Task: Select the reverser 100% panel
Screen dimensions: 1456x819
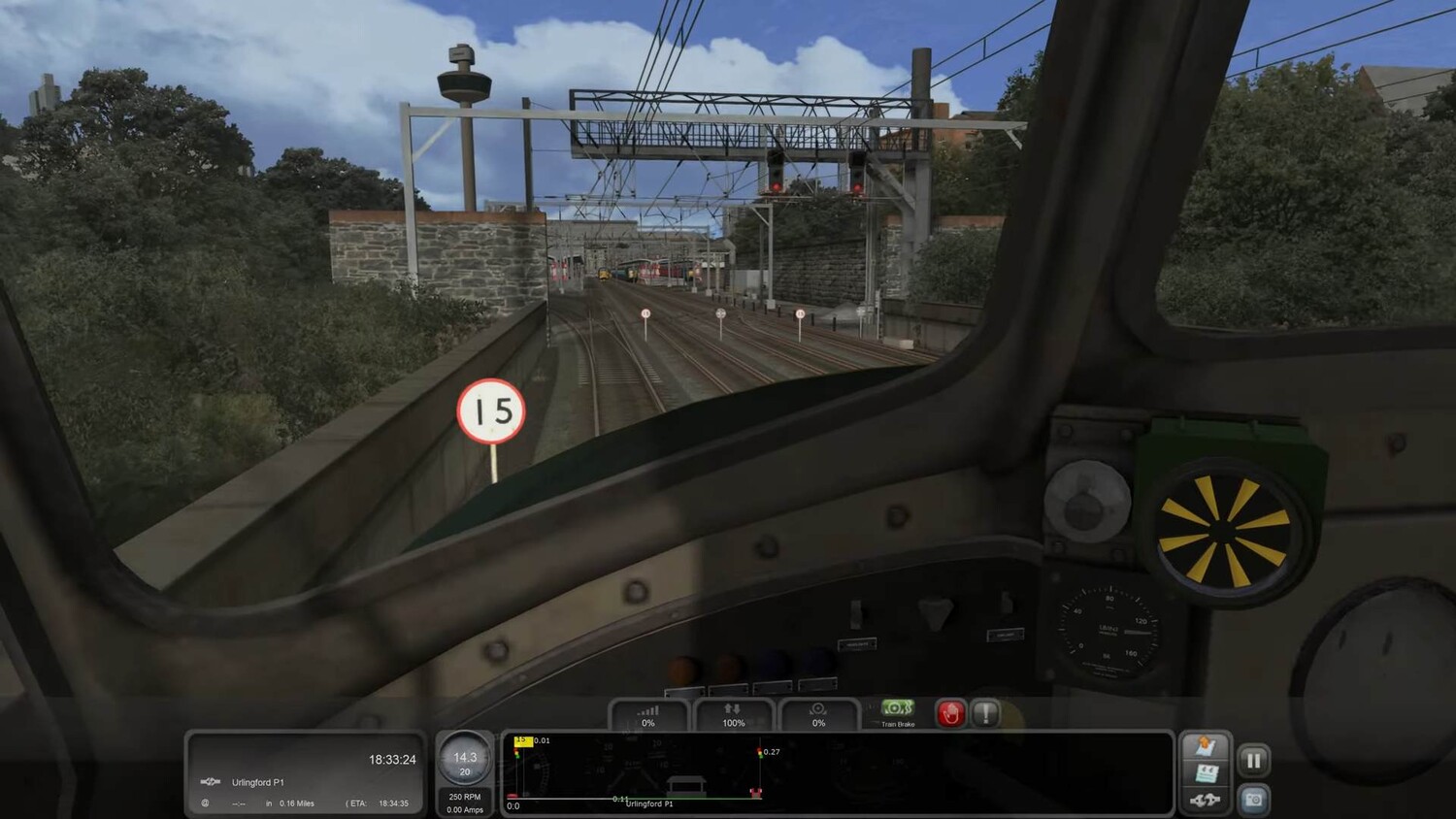Action: (734, 715)
